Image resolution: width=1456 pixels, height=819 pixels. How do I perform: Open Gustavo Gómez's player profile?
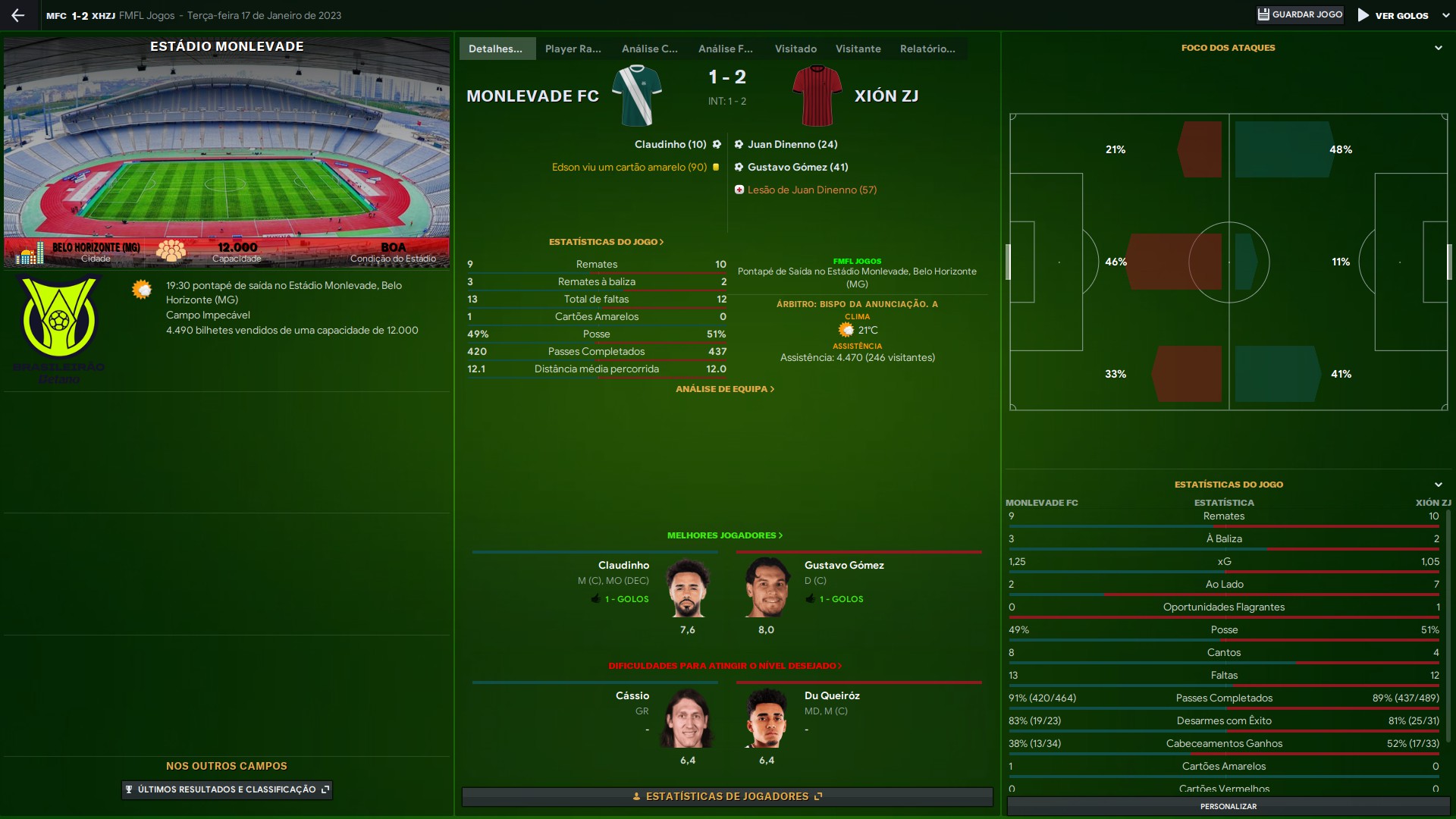point(843,565)
